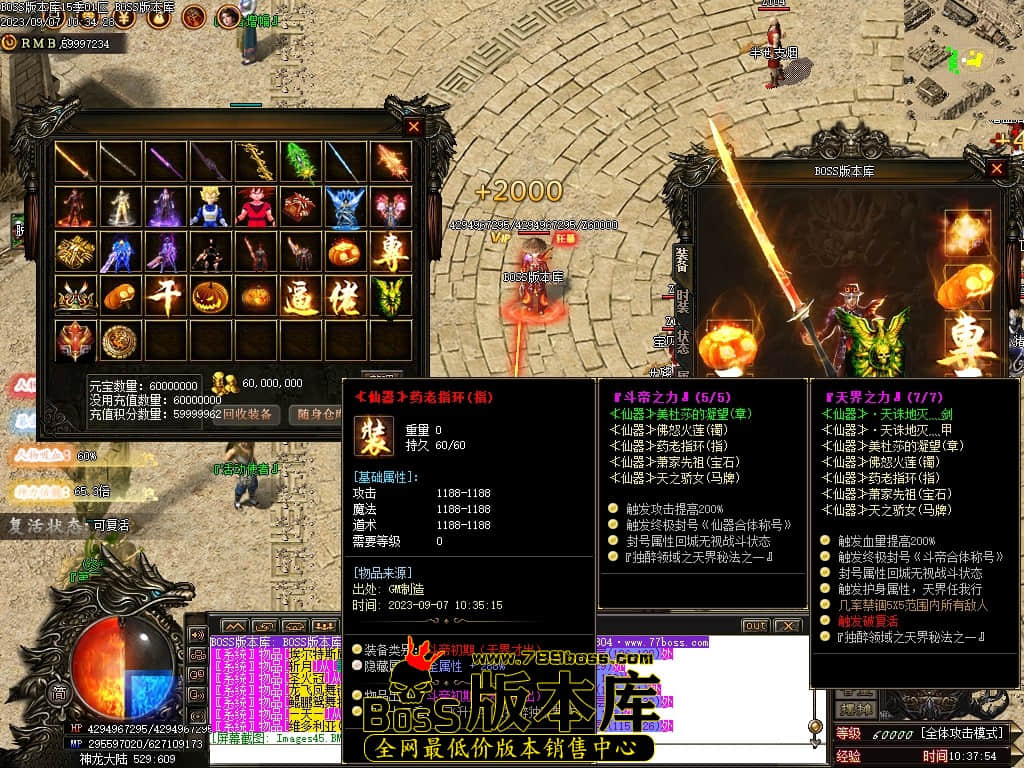Select the golden 佬 character item

345,297
